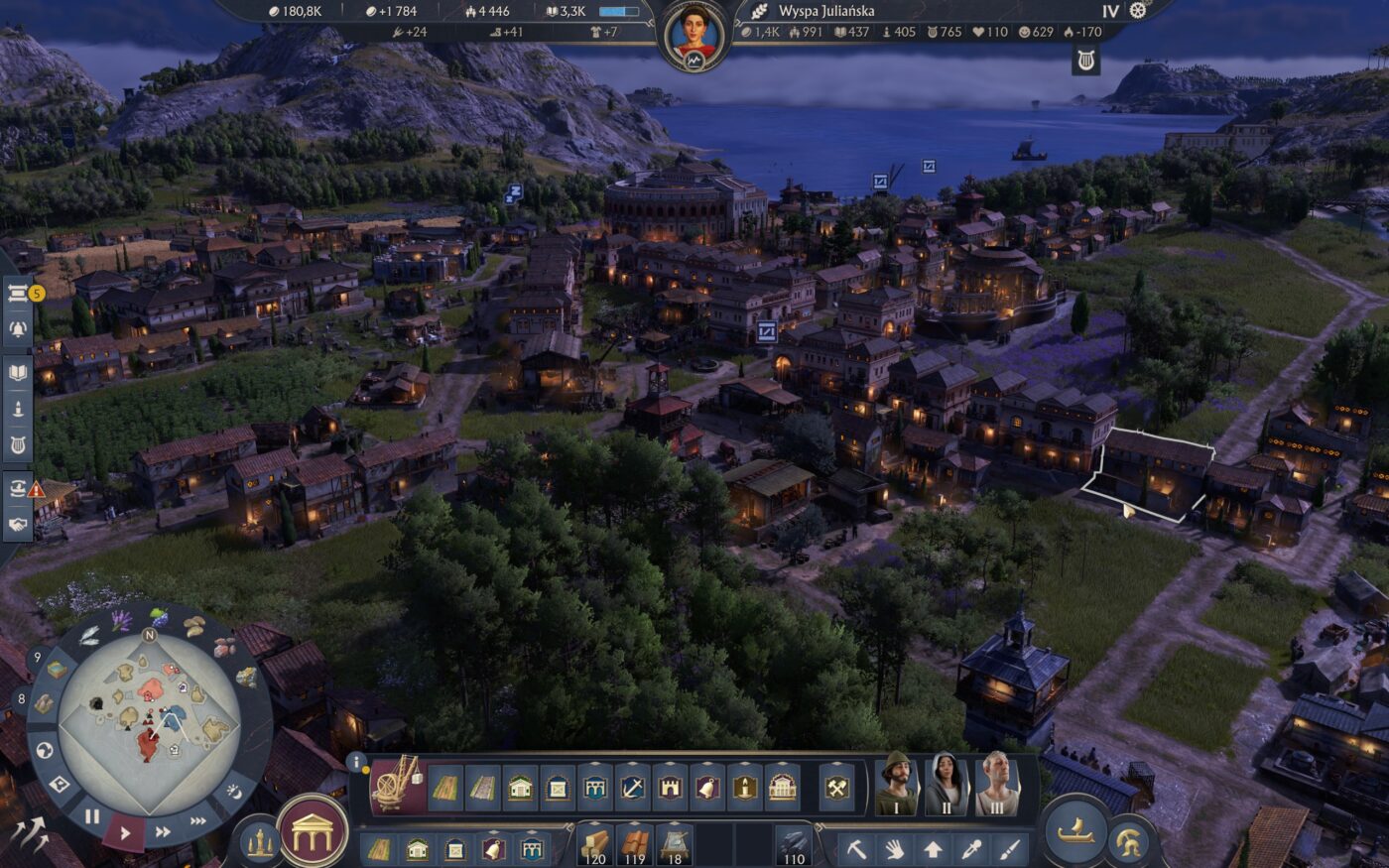1389x868 pixels.
Task: Toggle the day-night cycle button
Action: 235,791
